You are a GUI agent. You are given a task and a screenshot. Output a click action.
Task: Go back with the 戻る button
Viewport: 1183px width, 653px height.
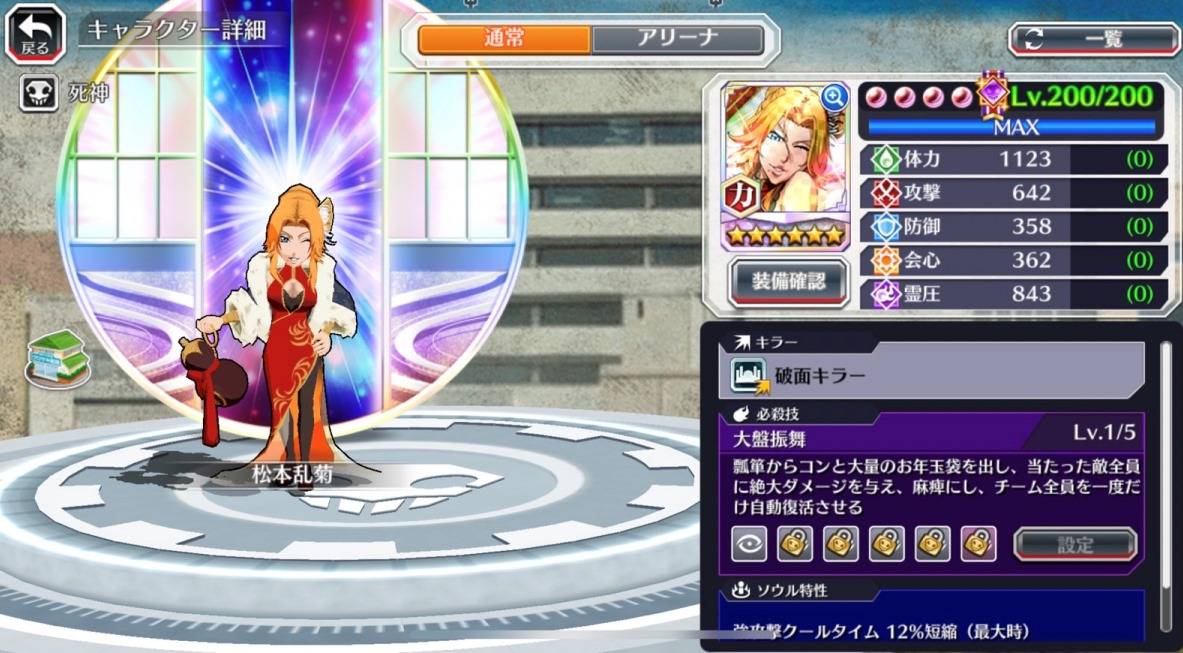(35, 35)
